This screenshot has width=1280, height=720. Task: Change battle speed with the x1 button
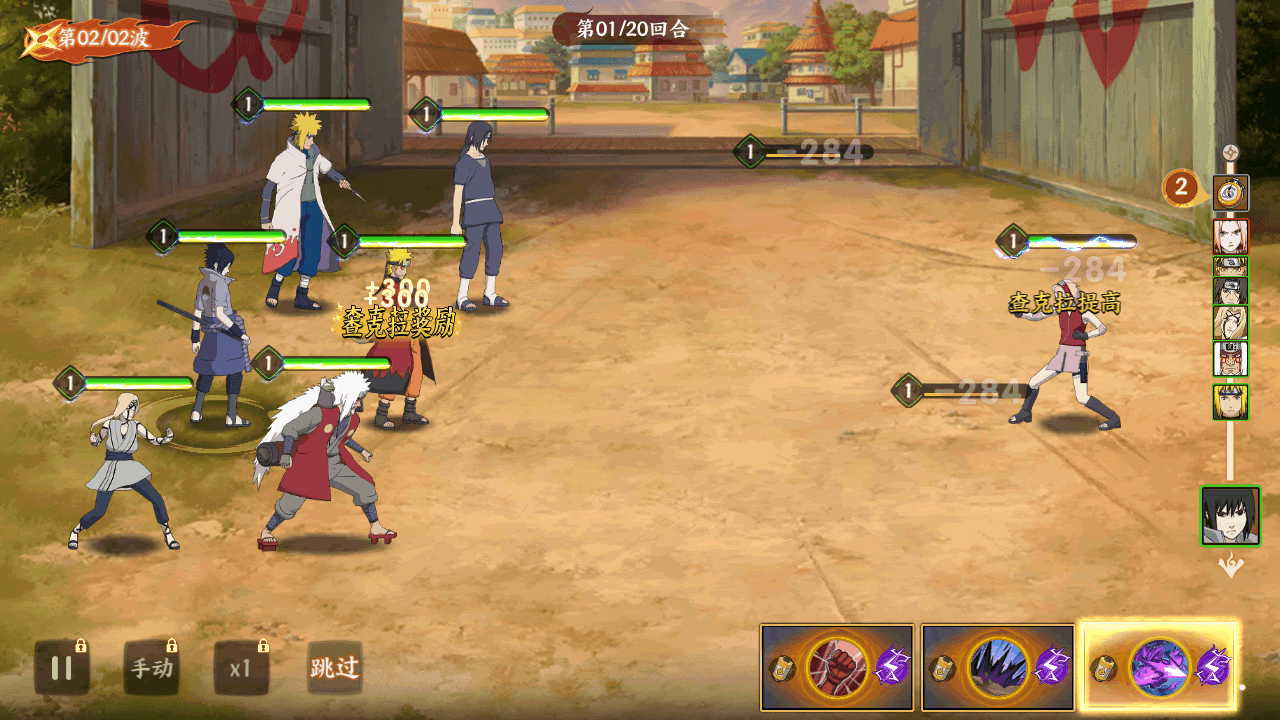click(240, 668)
